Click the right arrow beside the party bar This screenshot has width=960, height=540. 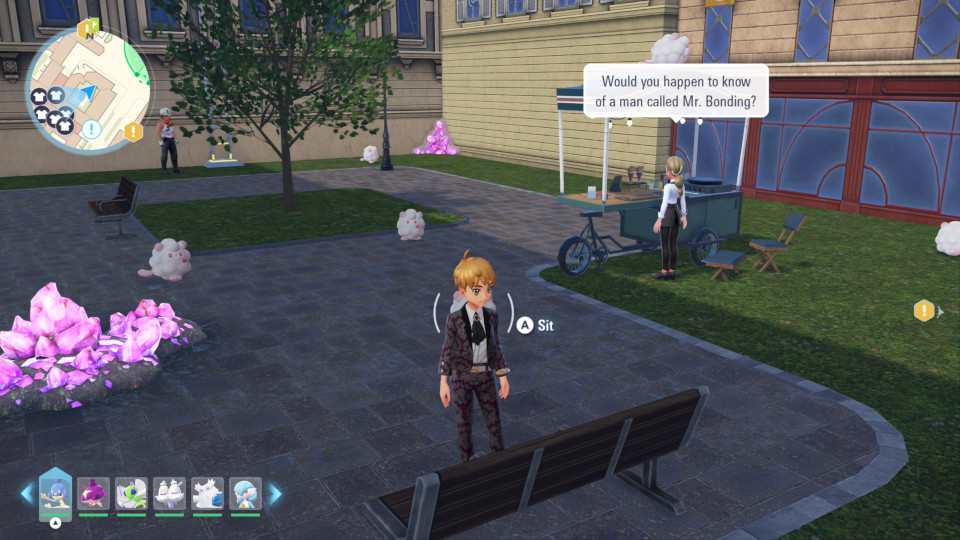tap(275, 493)
